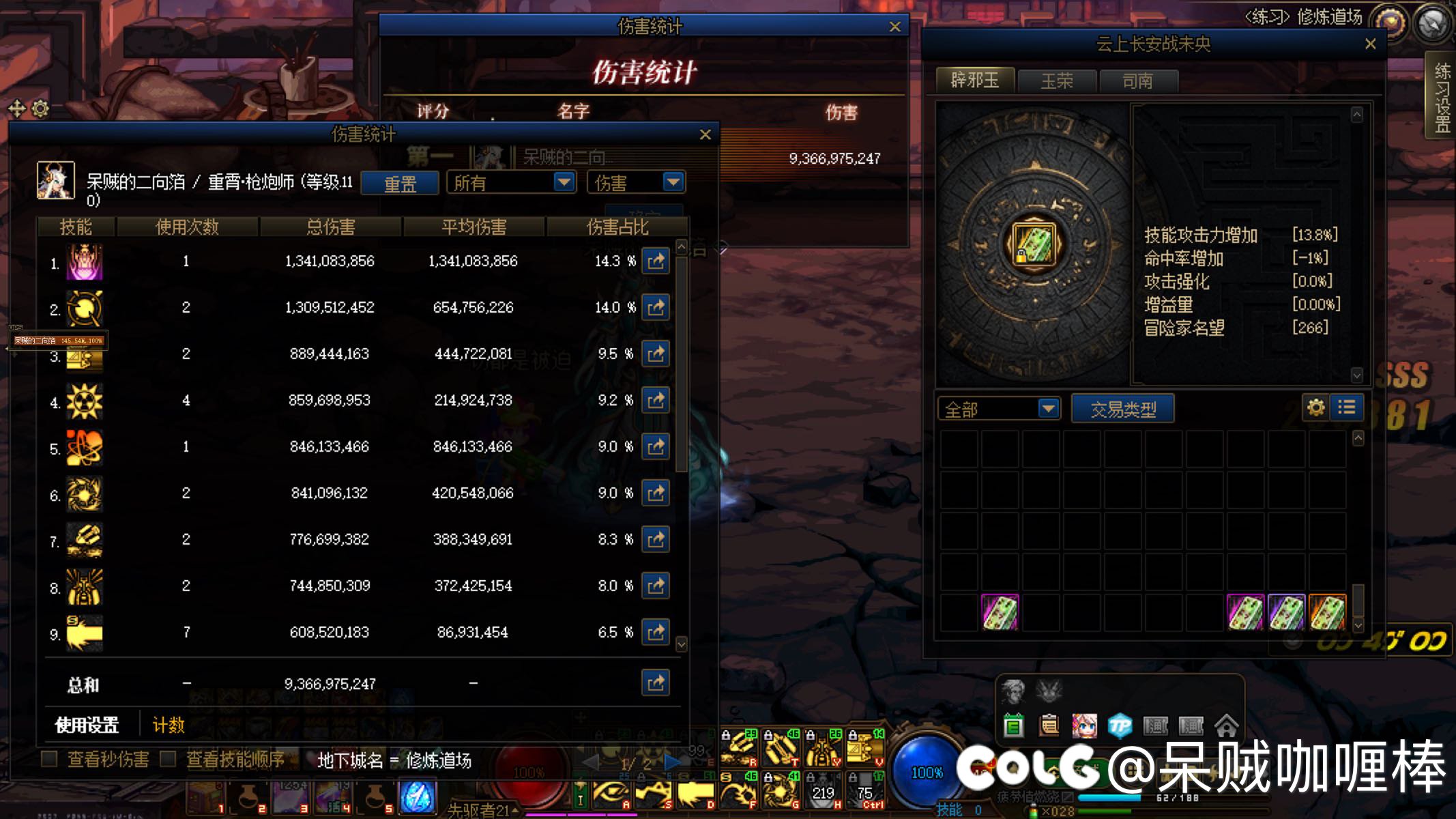Select the 辟邪玉 tab
This screenshot has width=1456, height=819.
pyautogui.click(x=975, y=81)
